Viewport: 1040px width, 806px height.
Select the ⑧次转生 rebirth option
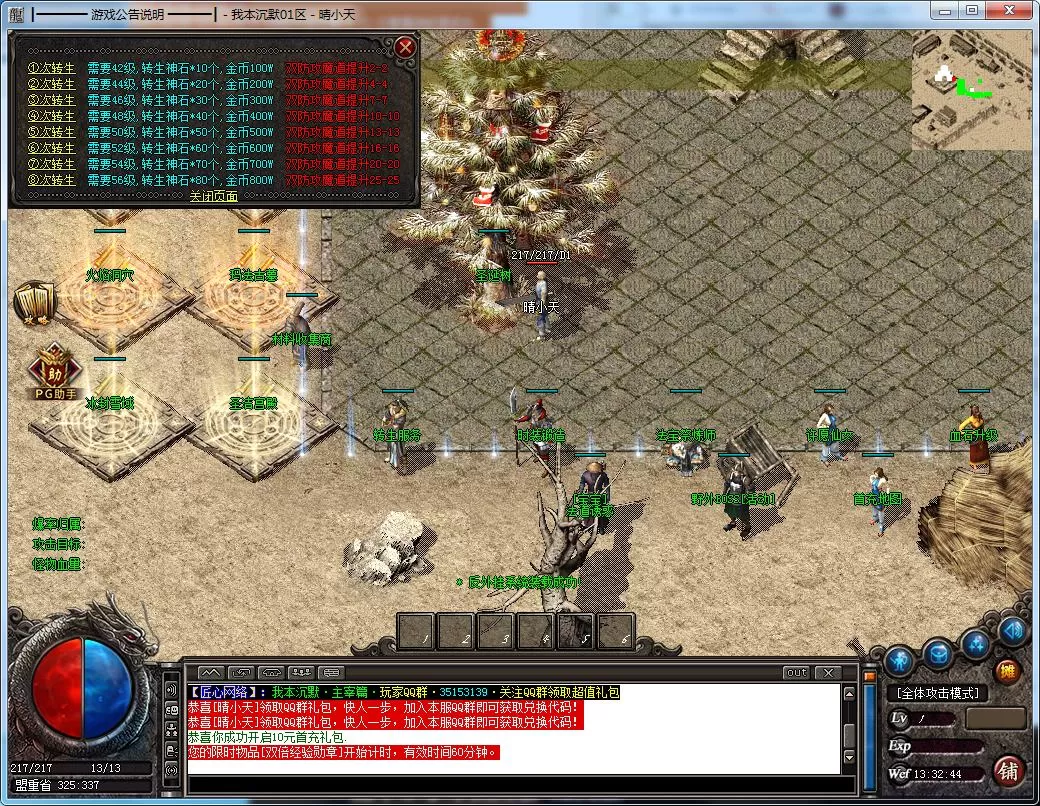tap(51, 180)
